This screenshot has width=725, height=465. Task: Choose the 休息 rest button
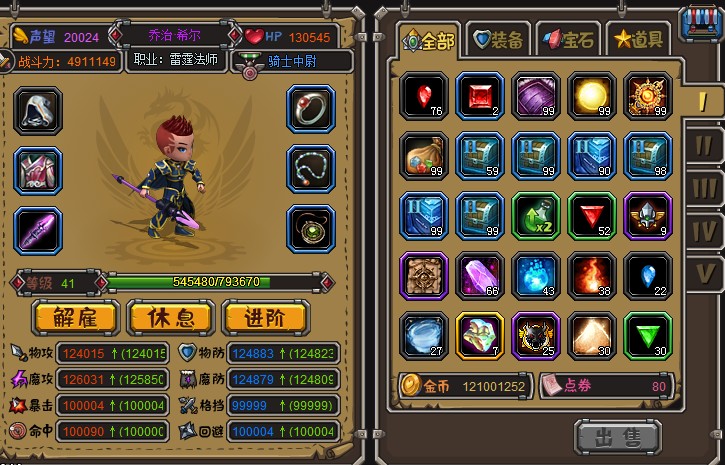pos(169,317)
